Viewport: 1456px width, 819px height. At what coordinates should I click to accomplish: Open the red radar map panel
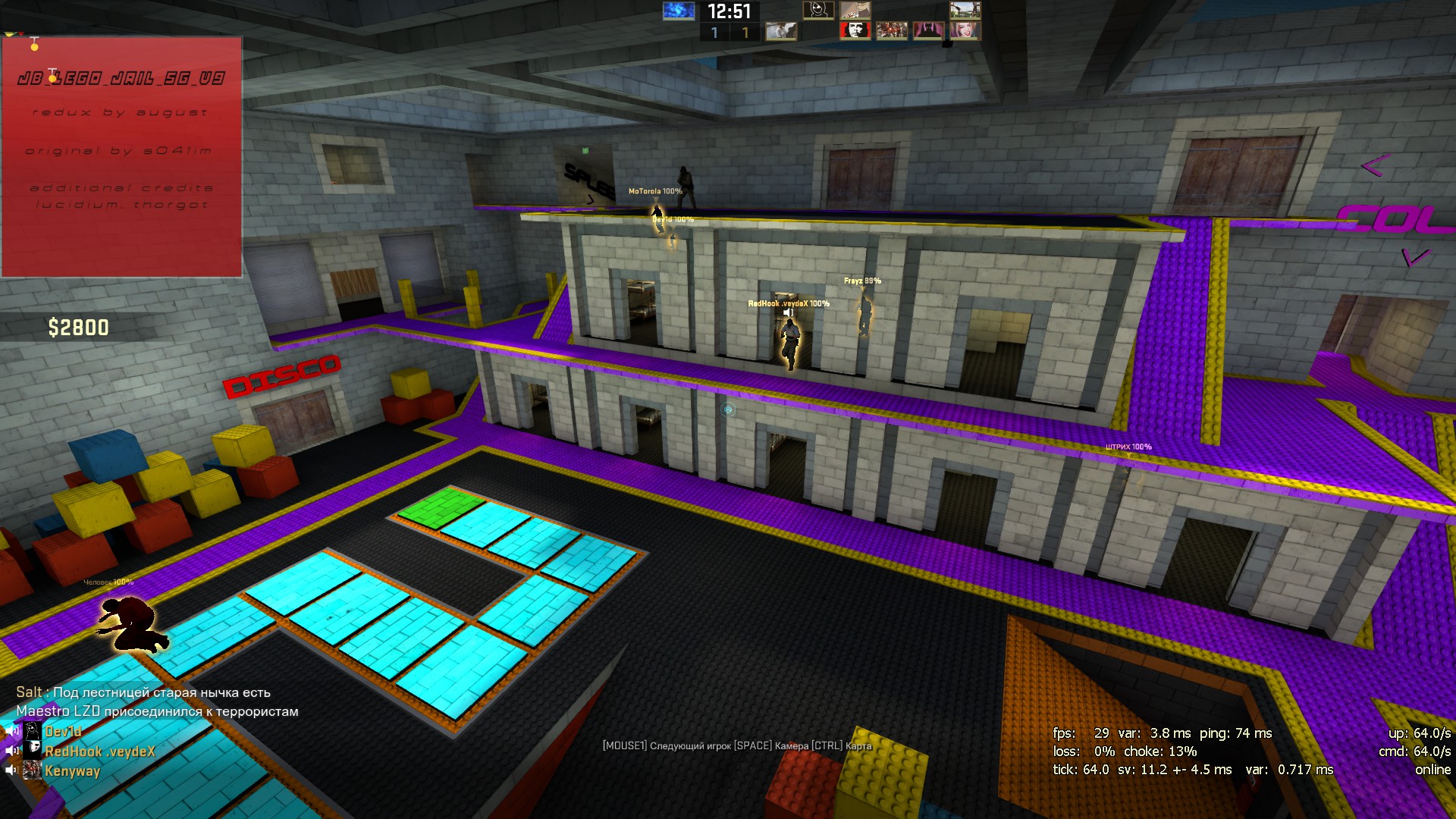tap(121, 157)
